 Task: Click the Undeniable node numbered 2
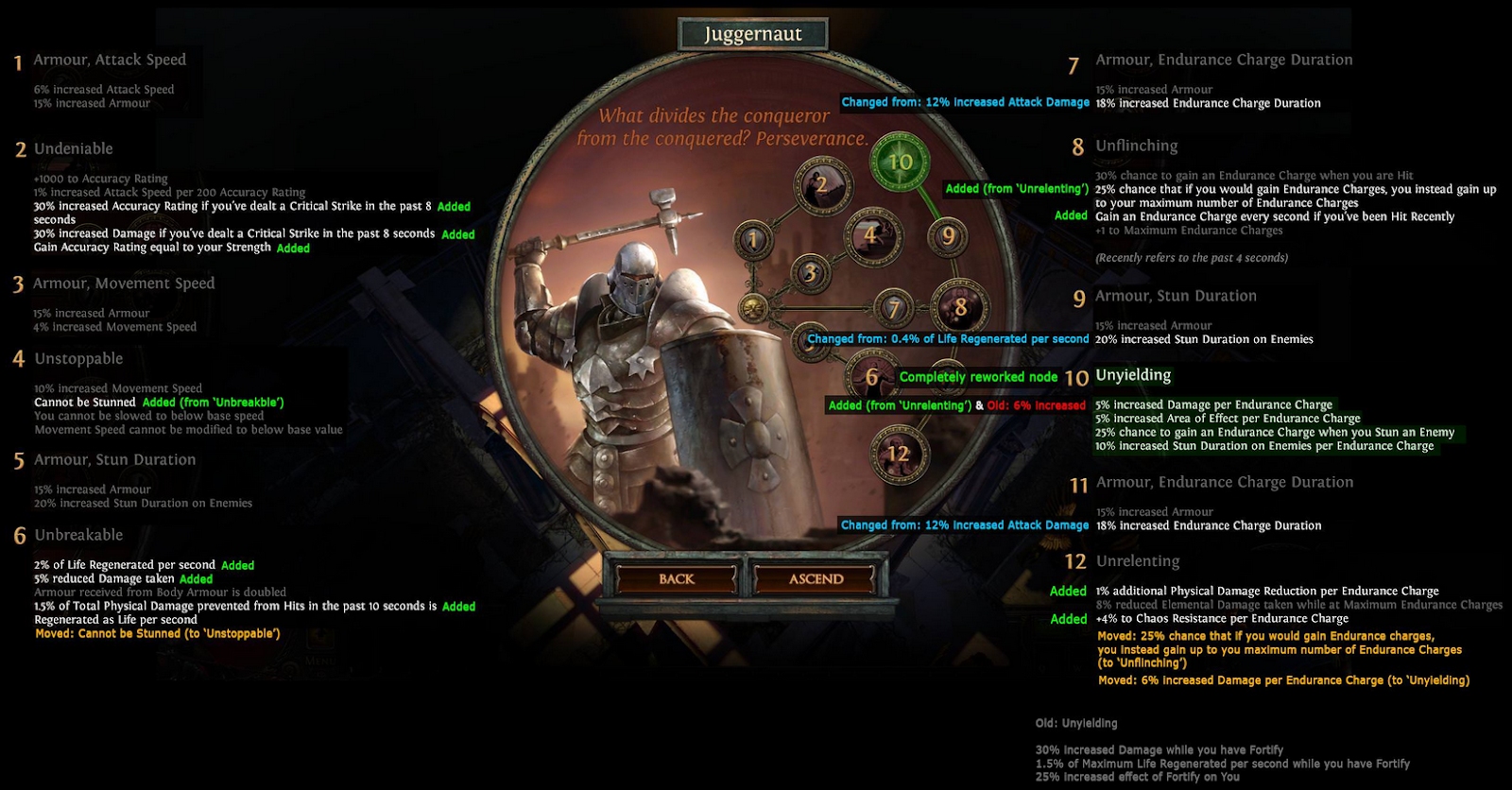(820, 183)
